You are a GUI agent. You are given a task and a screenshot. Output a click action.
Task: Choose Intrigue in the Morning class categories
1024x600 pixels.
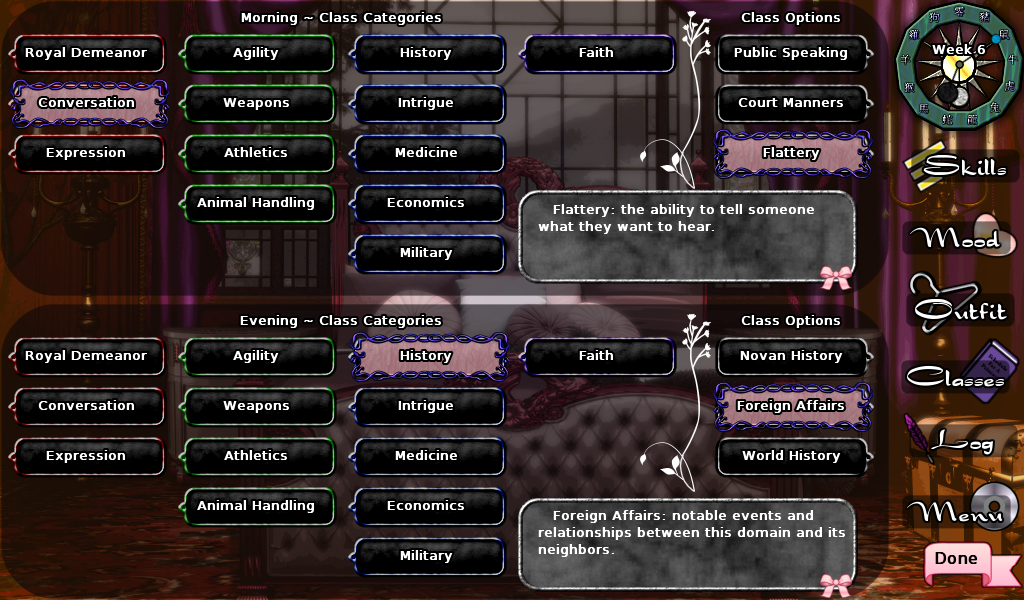(x=426, y=103)
